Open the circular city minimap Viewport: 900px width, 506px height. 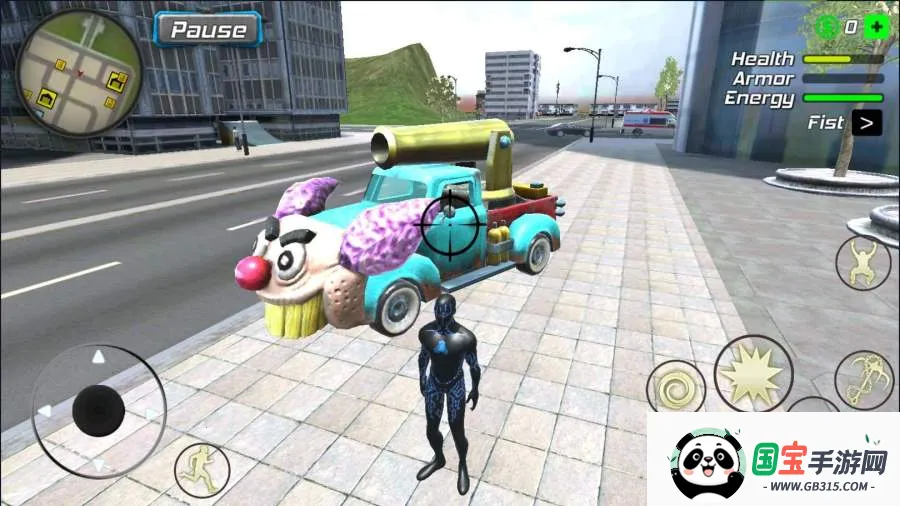pos(79,73)
